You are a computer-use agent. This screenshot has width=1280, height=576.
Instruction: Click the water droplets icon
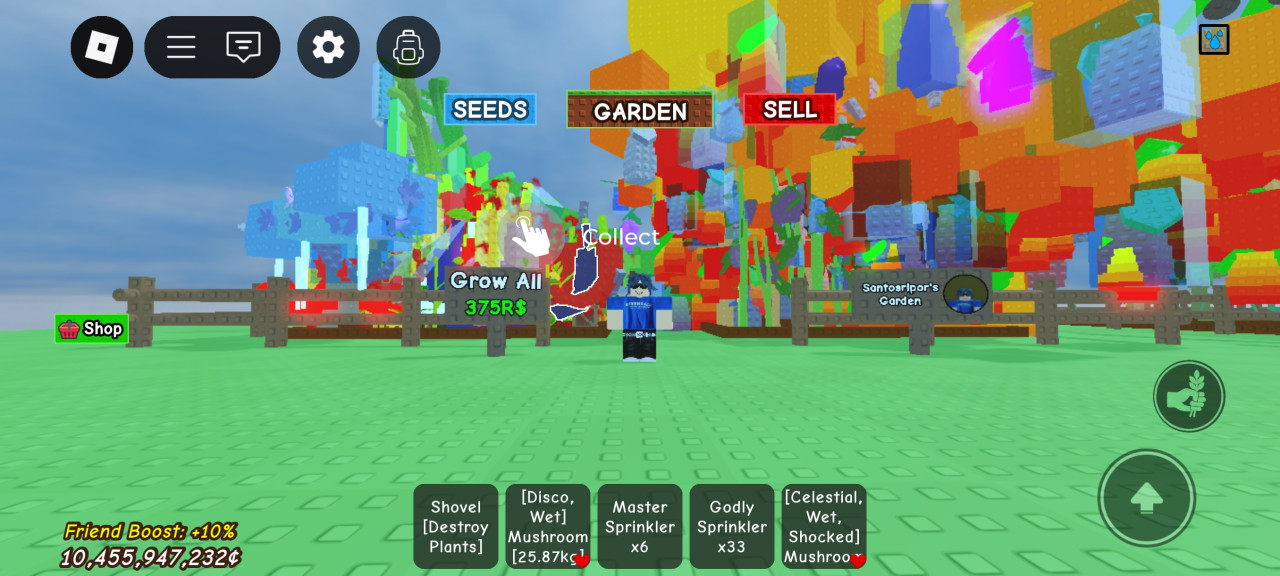pyautogui.click(x=1214, y=39)
